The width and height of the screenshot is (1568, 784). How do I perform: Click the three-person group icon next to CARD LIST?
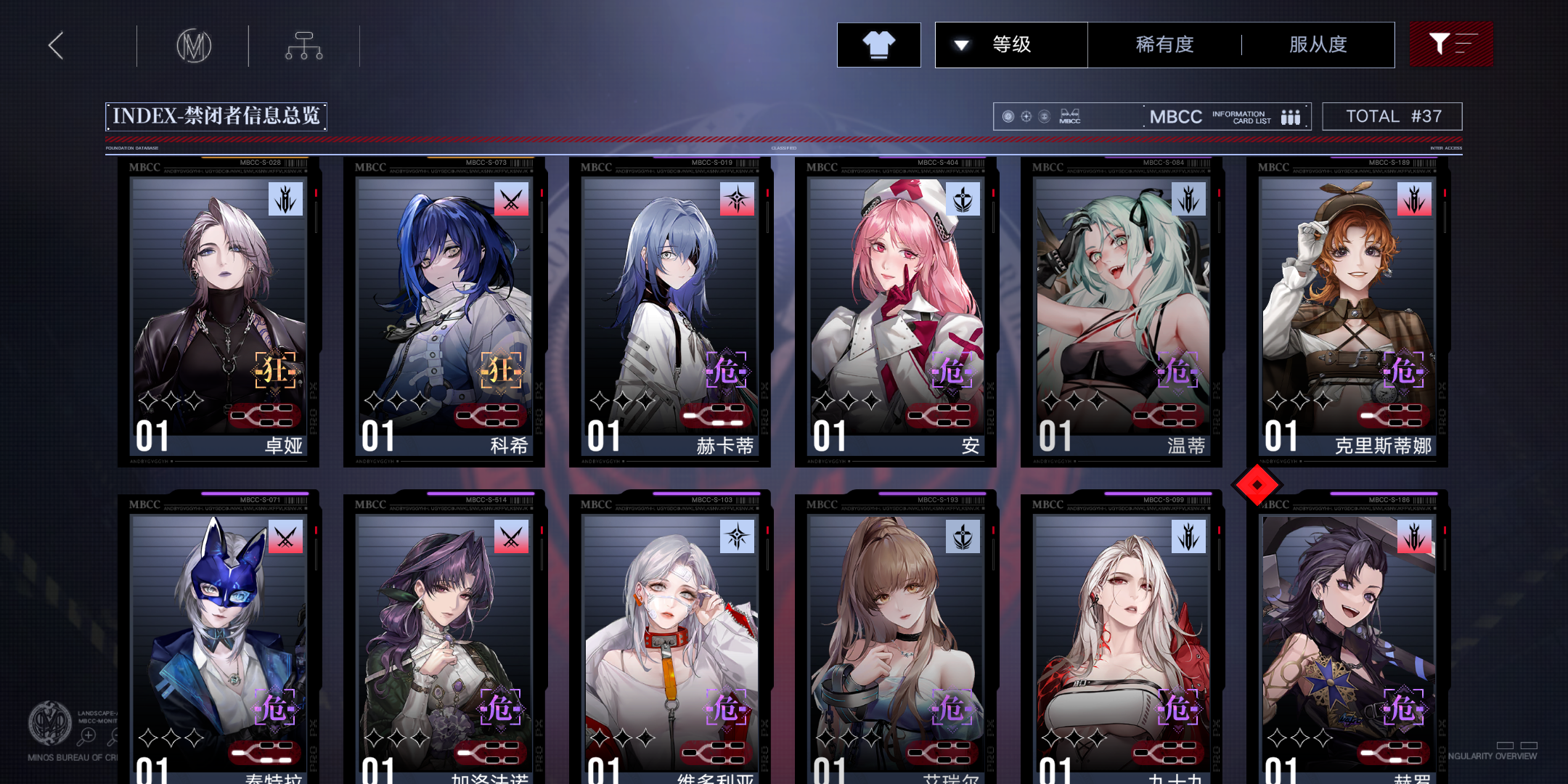pos(1290,116)
